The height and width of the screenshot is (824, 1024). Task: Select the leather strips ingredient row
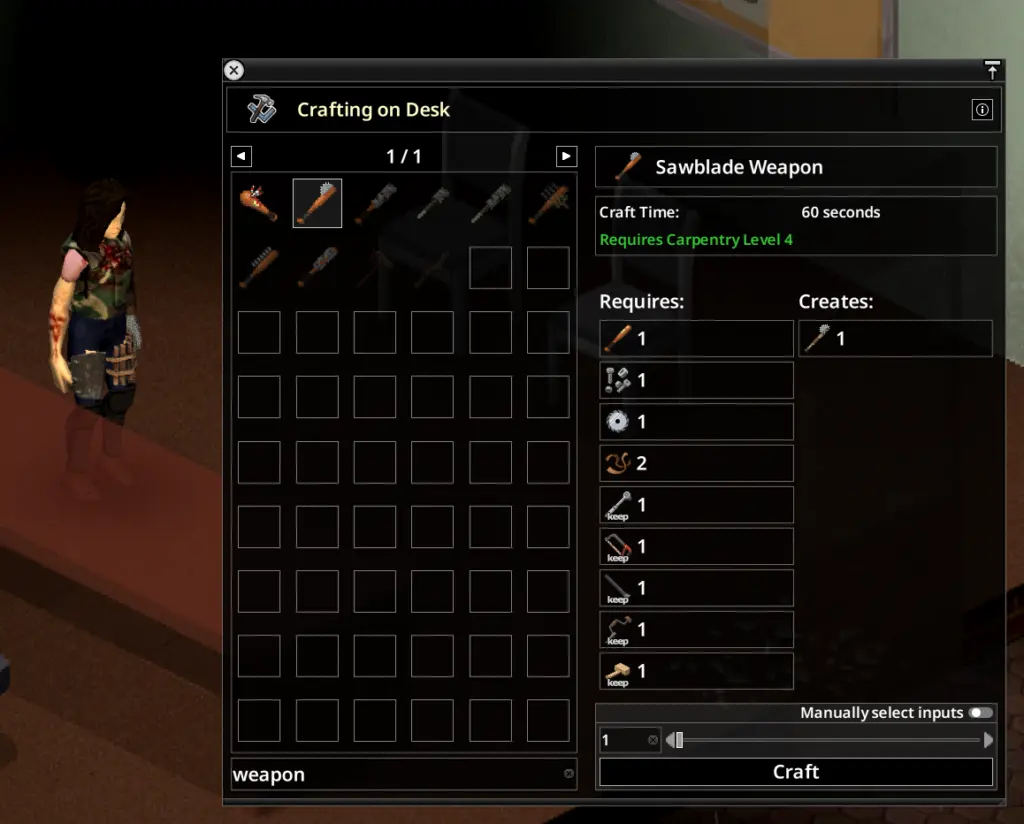696,464
